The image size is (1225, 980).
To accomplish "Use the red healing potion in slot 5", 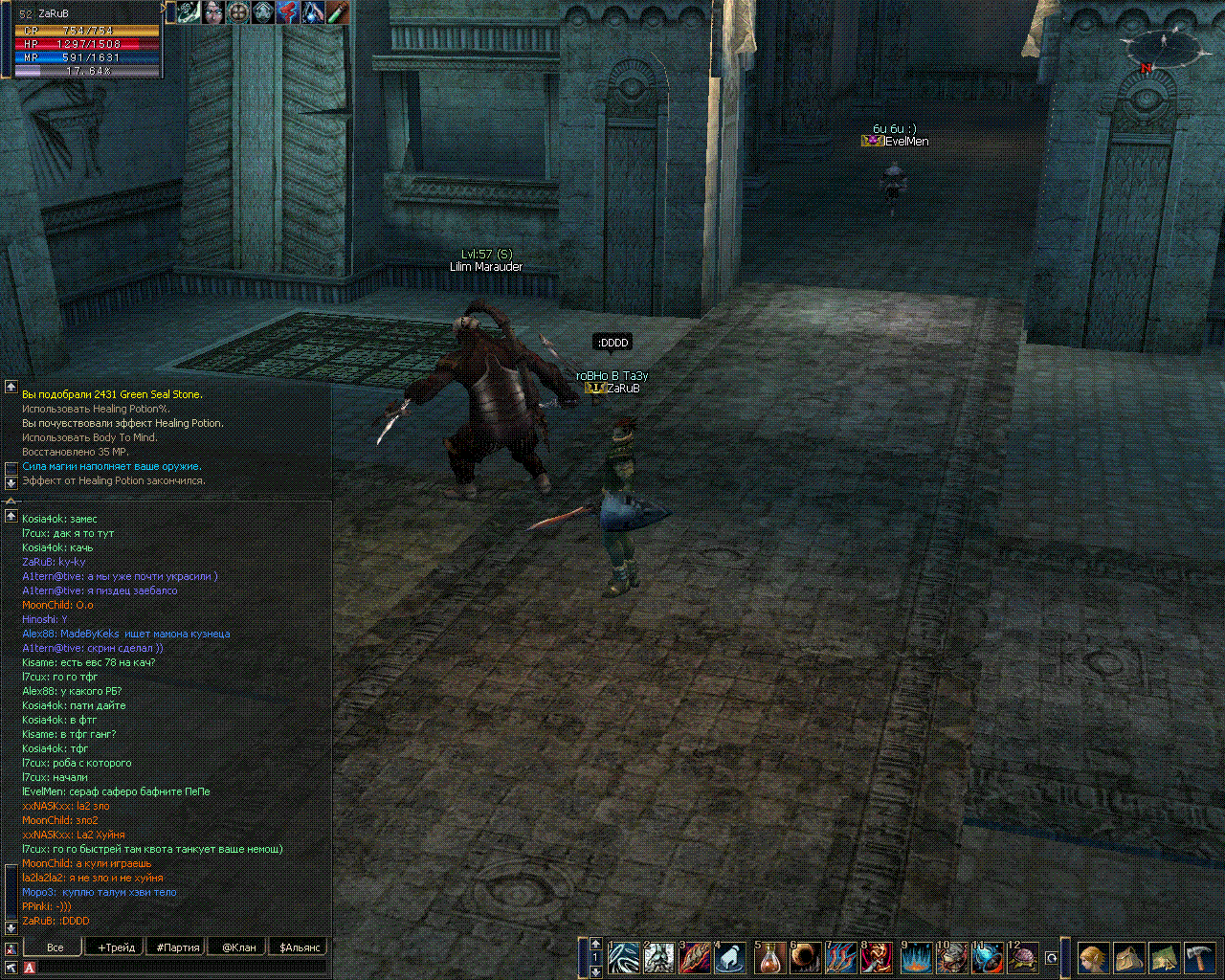I will click(x=771, y=958).
